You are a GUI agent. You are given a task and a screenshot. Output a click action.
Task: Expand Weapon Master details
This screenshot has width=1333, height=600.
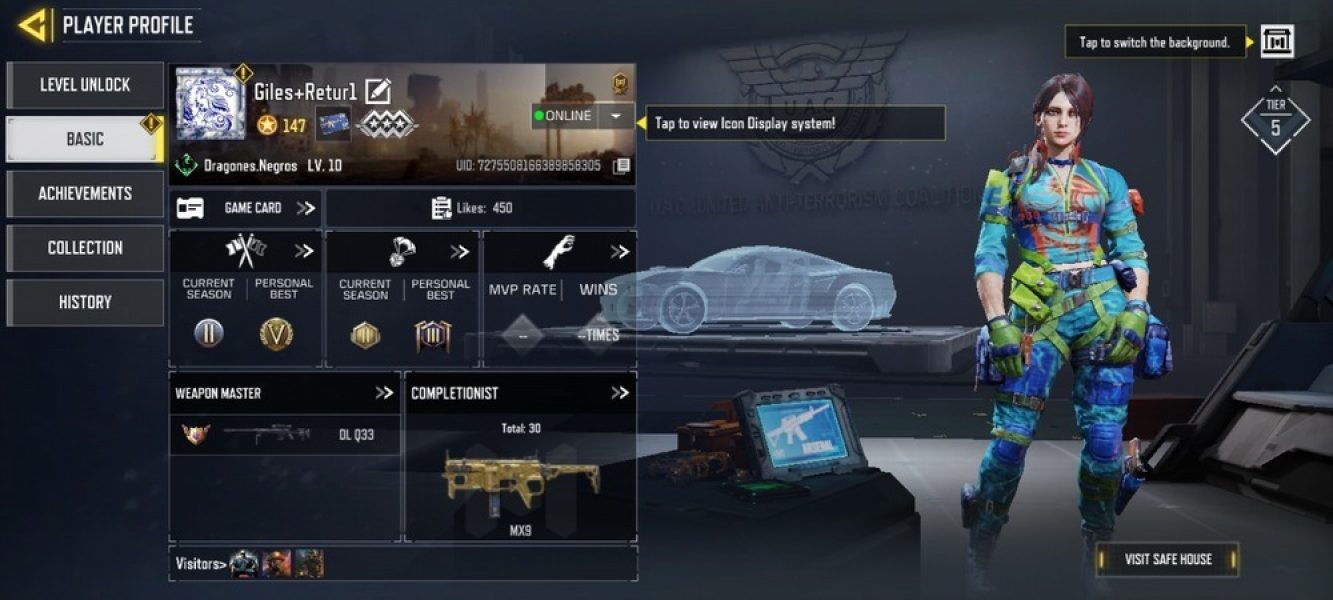(384, 393)
